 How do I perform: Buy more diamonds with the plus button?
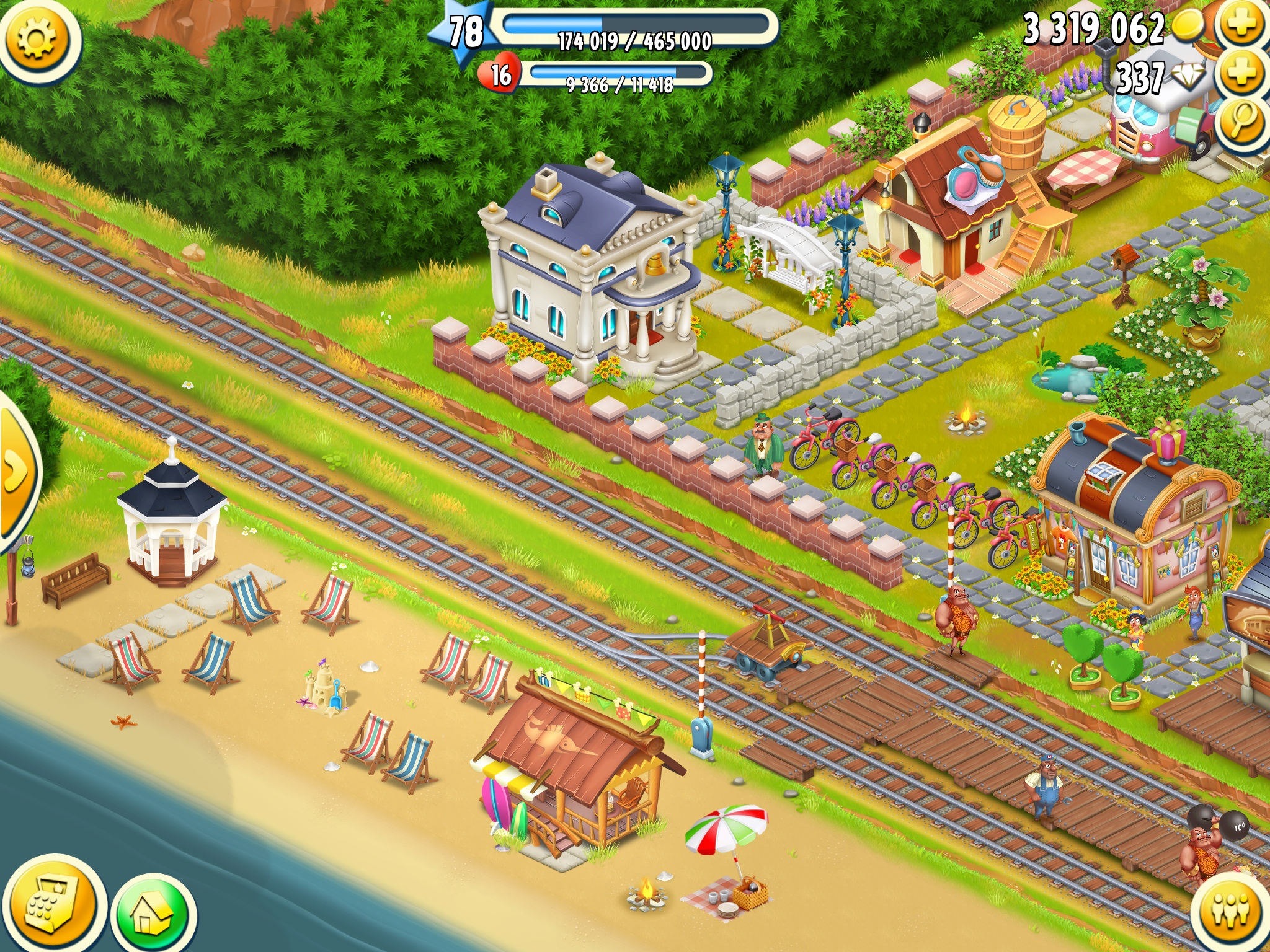click(1241, 73)
